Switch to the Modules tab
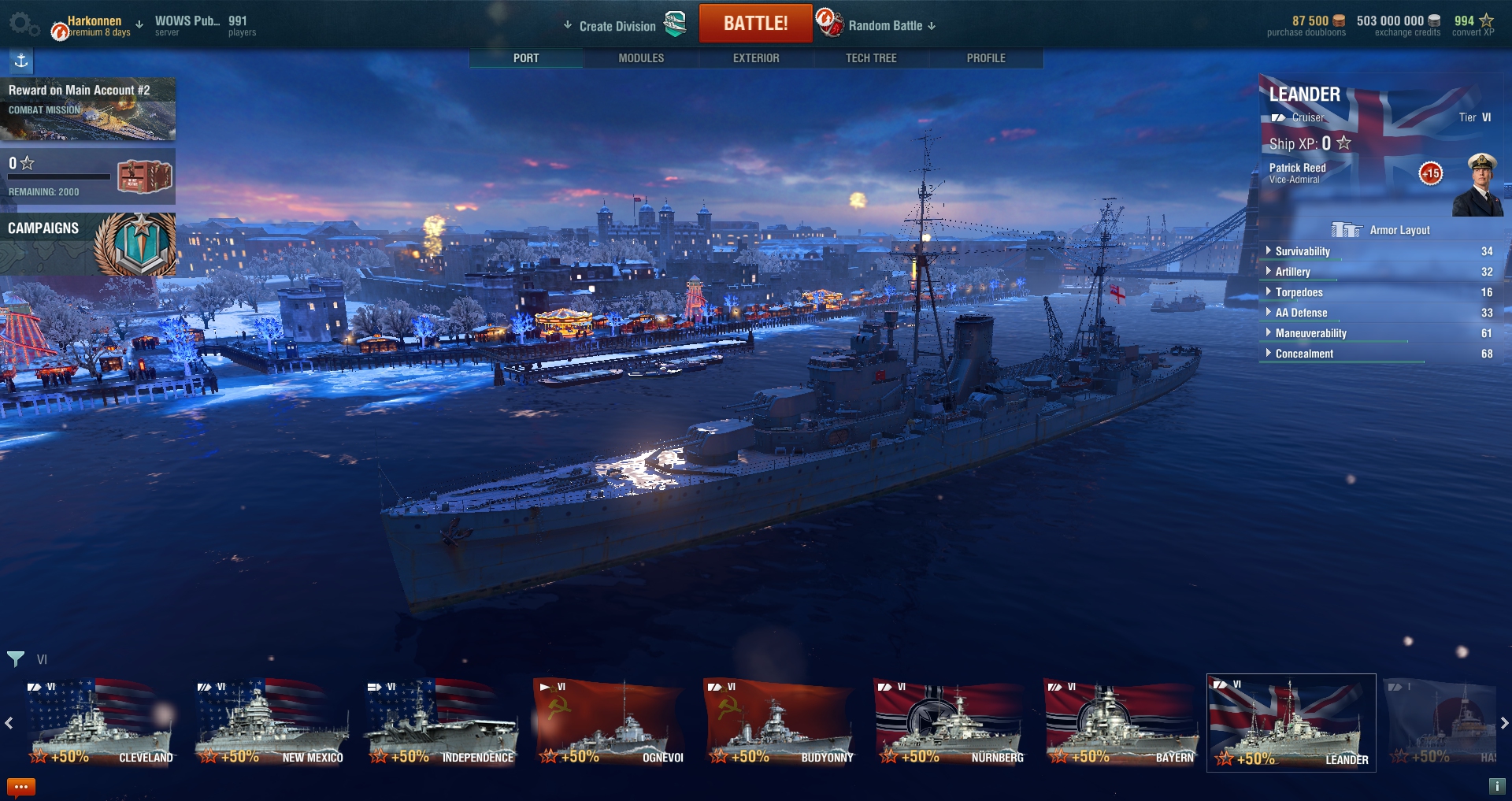Screen dimensions: 1512x801 click(641, 58)
